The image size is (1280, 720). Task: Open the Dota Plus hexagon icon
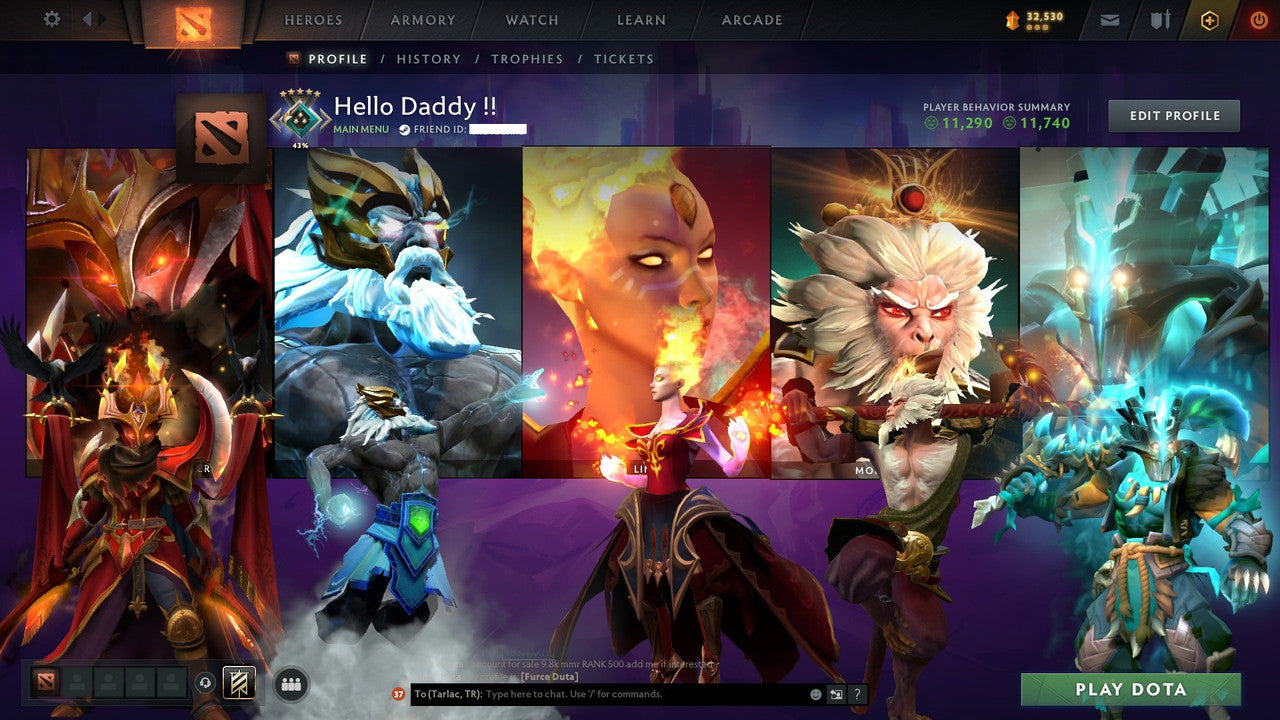point(1211,18)
